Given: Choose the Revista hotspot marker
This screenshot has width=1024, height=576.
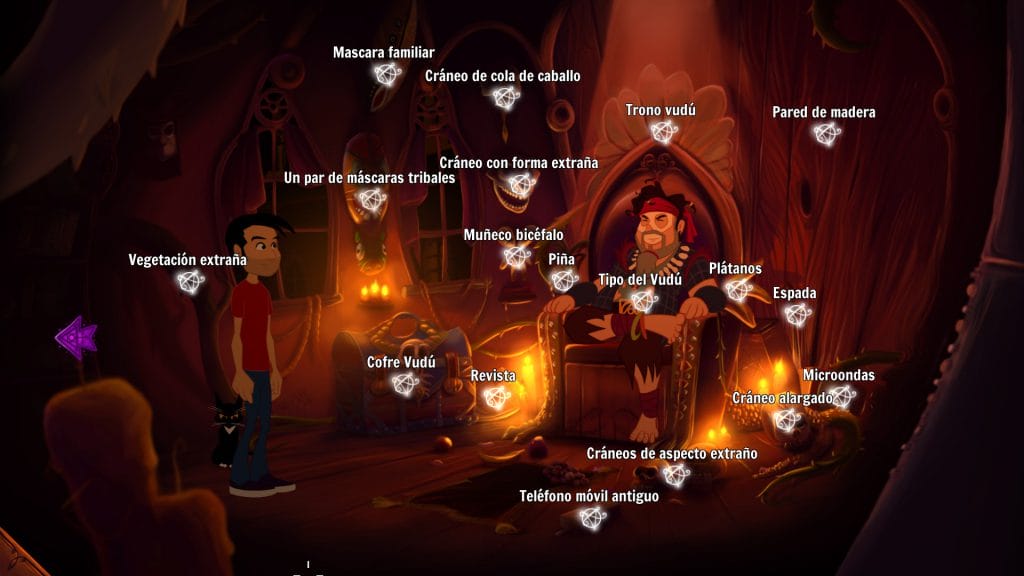Looking at the screenshot, I should (495, 397).
